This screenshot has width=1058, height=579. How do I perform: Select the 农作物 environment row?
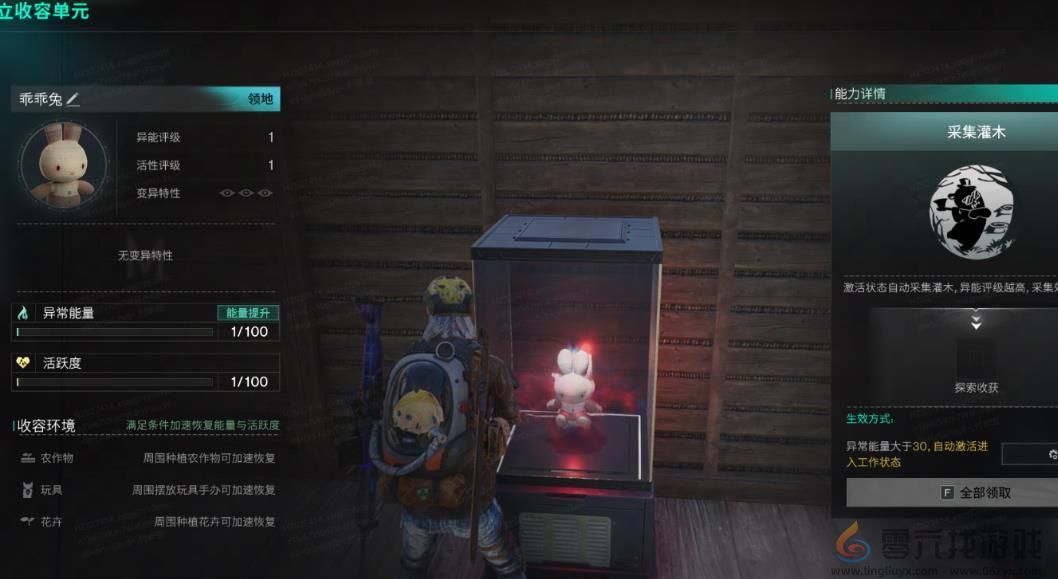click(147, 458)
